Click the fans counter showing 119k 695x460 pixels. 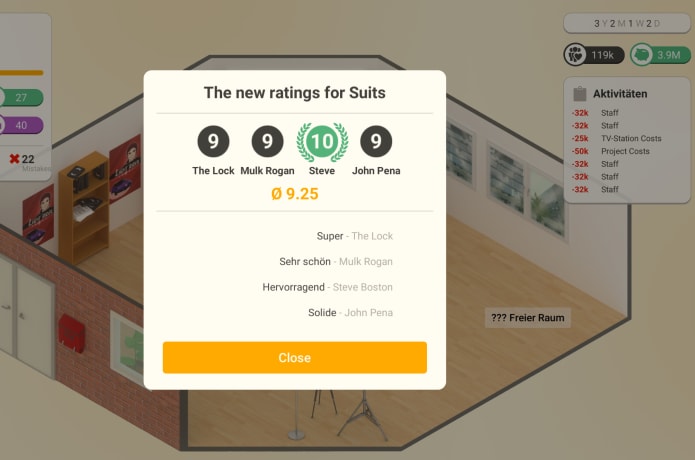[x=594, y=55]
